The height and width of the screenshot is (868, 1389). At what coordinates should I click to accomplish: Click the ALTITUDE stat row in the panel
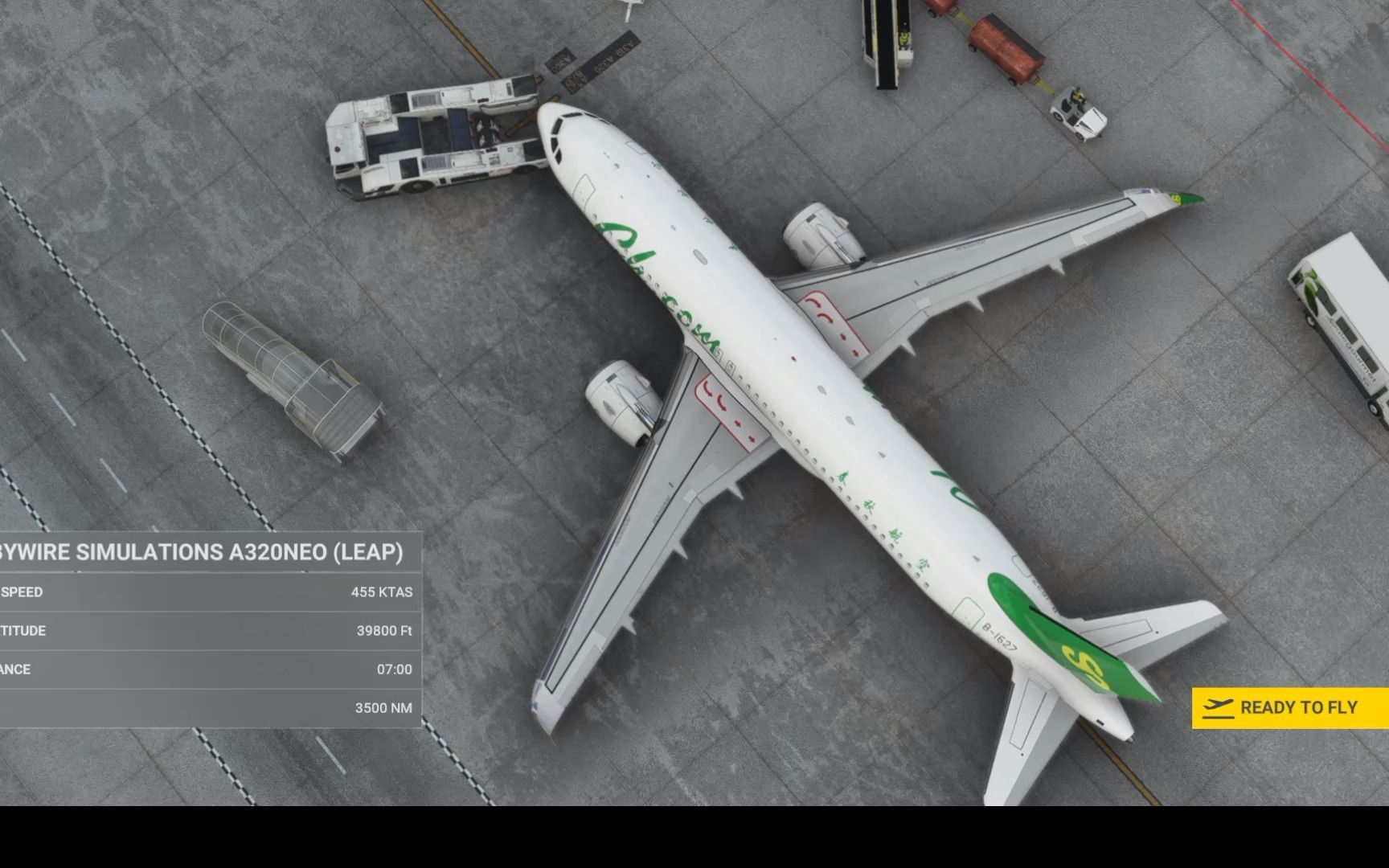[209, 631]
